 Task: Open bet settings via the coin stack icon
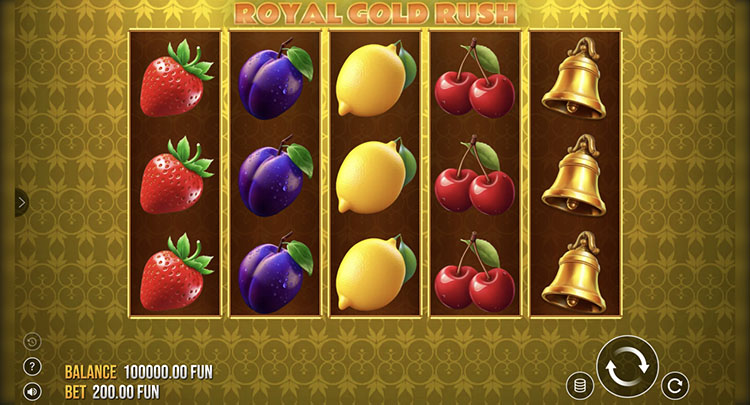click(x=578, y=385)
